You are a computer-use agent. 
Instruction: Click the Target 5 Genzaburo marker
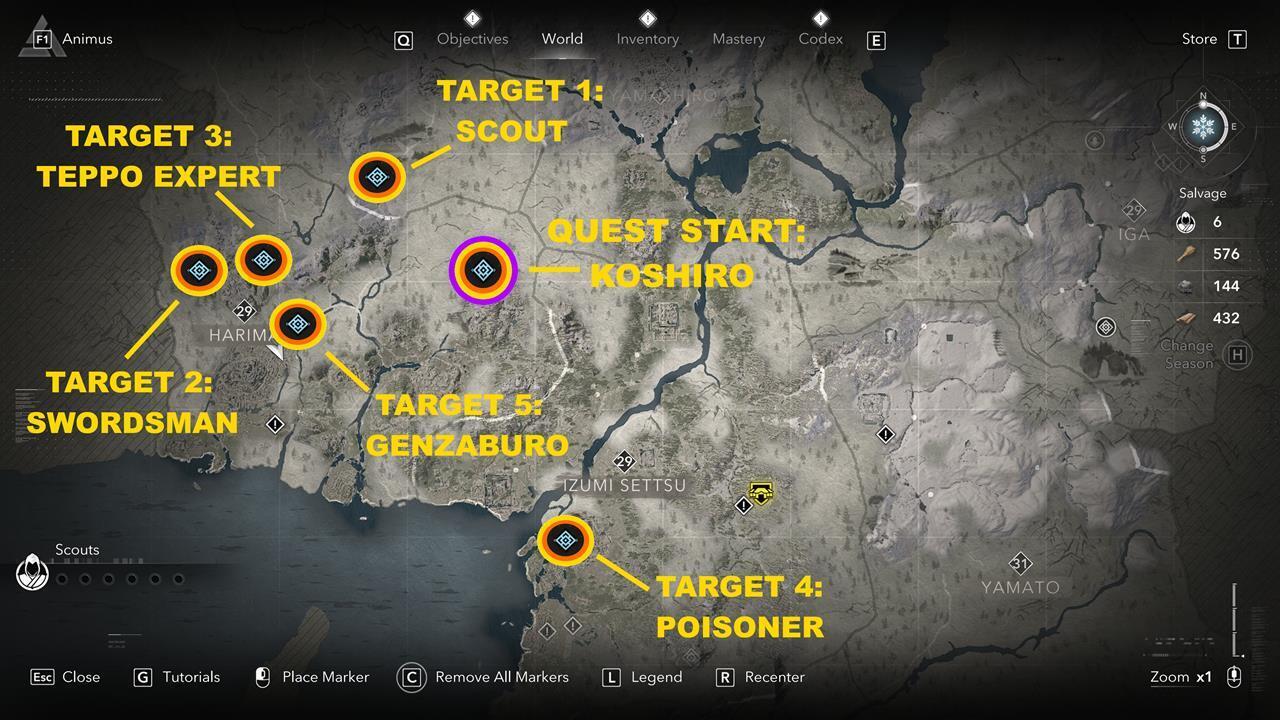pos(297,324)
